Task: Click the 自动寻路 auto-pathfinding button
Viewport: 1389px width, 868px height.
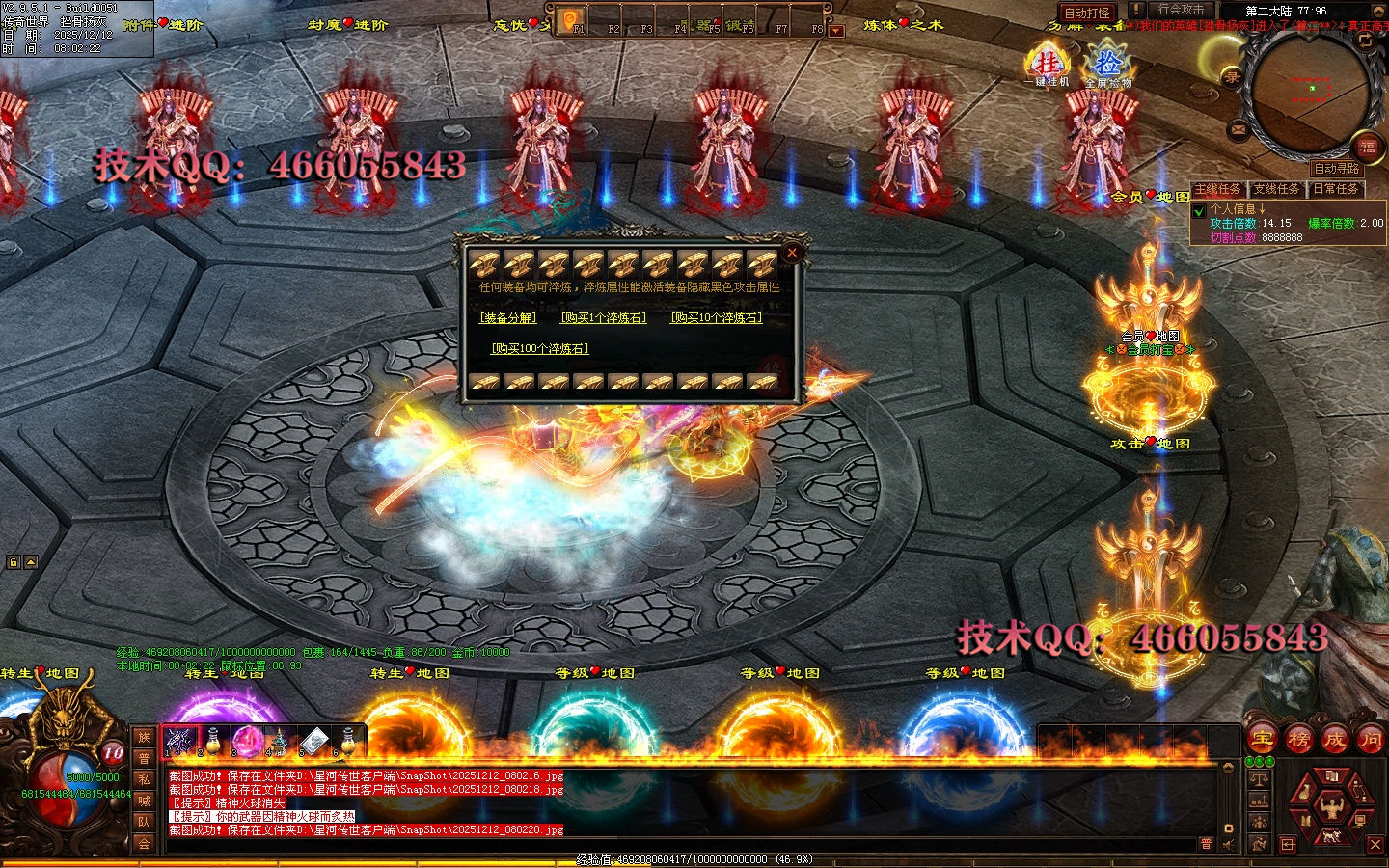Action: 1336,169
